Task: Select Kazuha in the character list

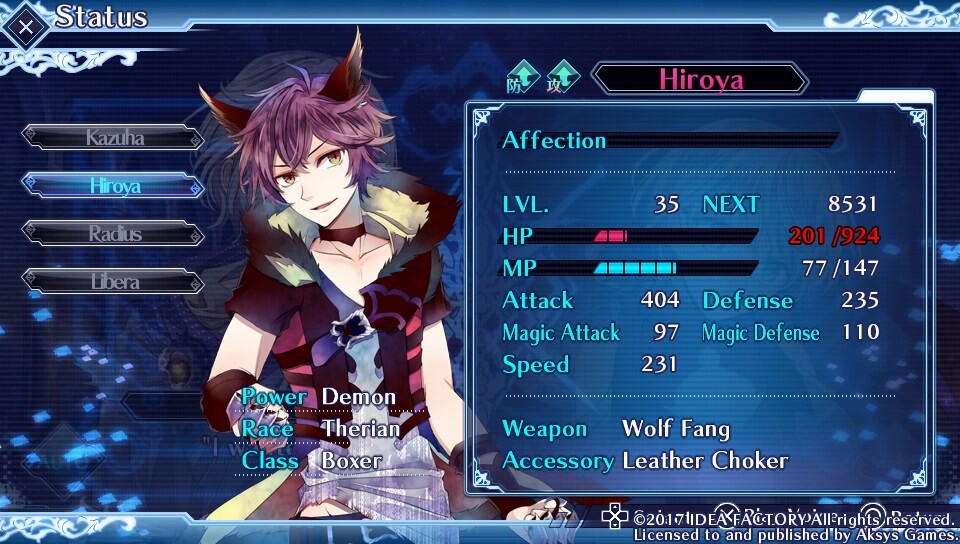Action: coord(114,137)
